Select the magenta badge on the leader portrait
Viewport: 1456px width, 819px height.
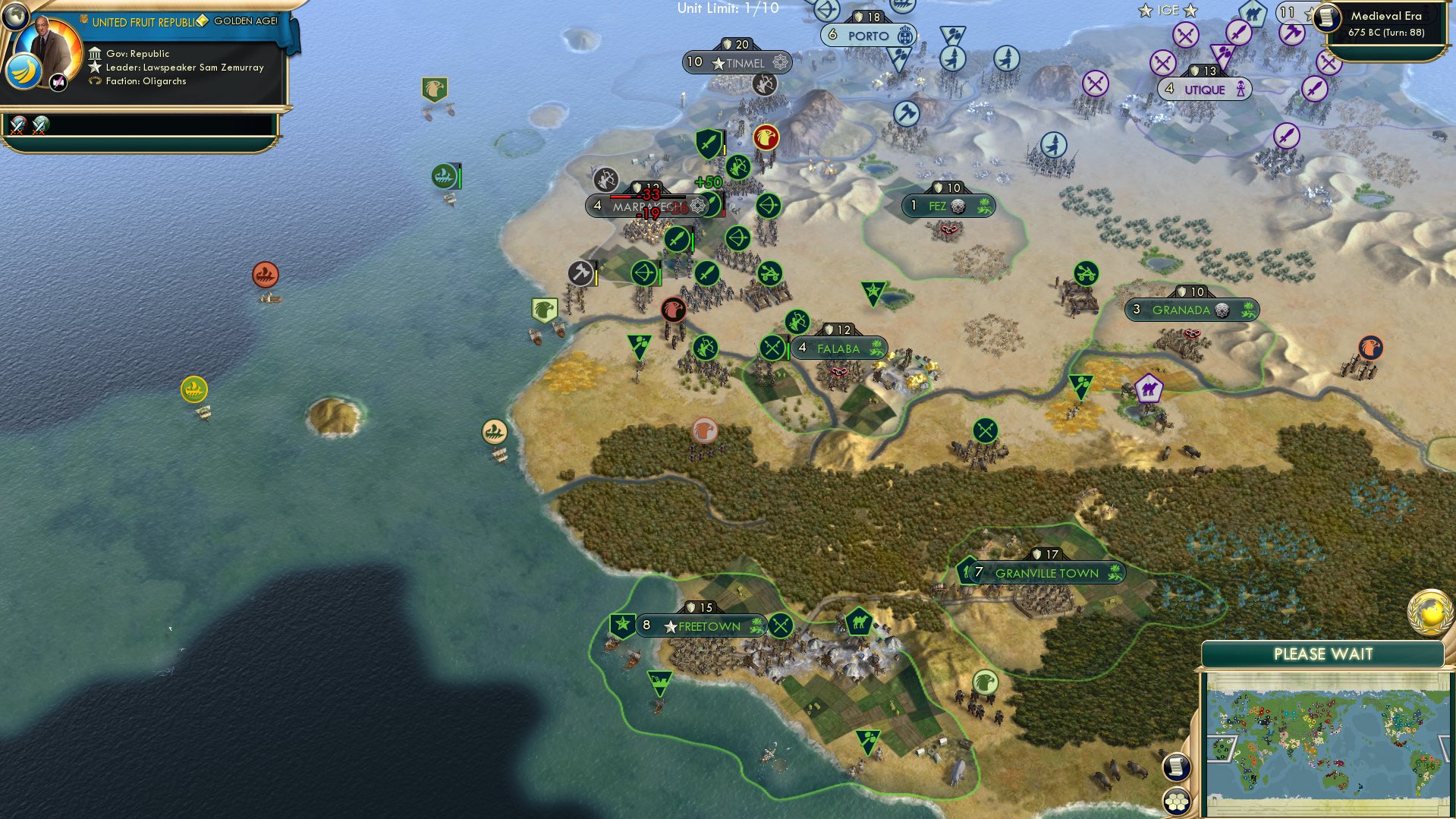[58, 81]
